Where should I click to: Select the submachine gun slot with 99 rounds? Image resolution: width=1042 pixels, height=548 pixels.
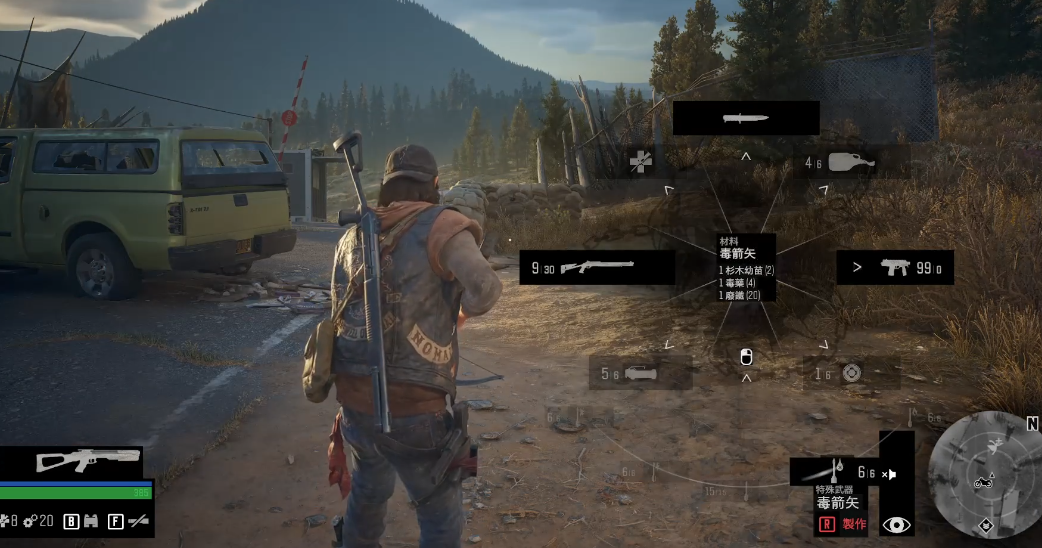(x=894, y=267)
